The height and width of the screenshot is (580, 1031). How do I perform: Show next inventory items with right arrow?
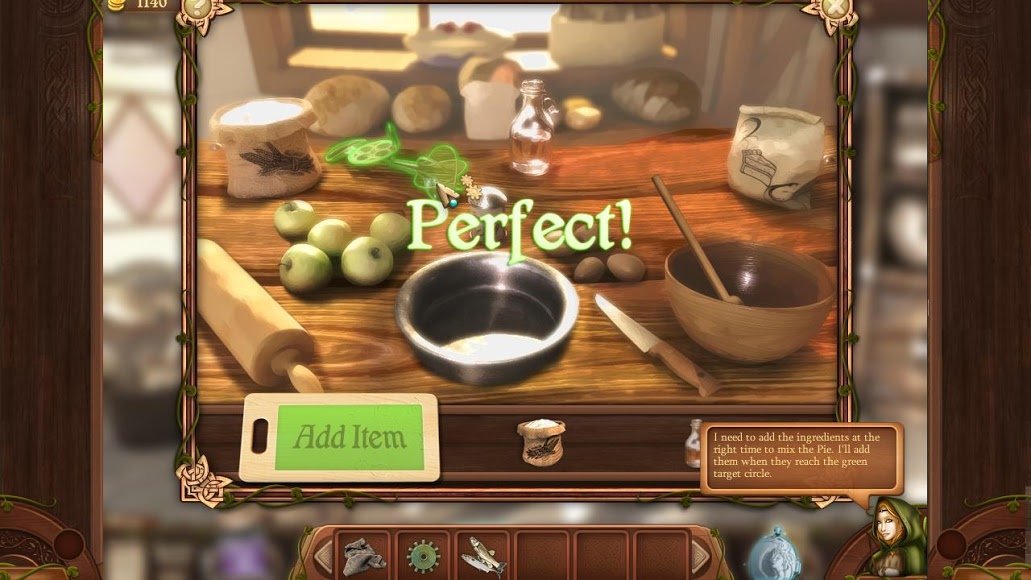(701, 555)
